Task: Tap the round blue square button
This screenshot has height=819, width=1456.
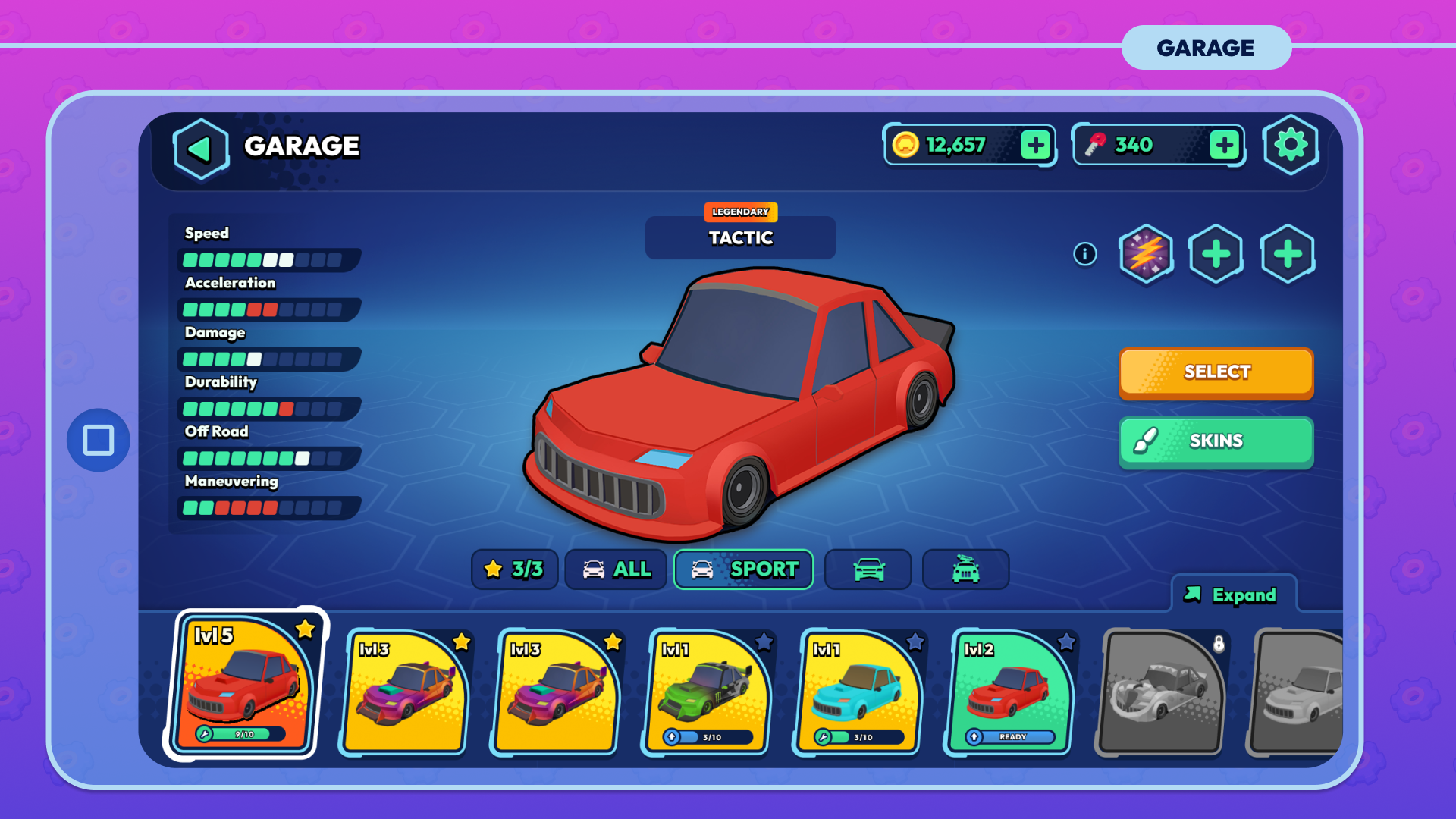Action: tap(99, 441)
